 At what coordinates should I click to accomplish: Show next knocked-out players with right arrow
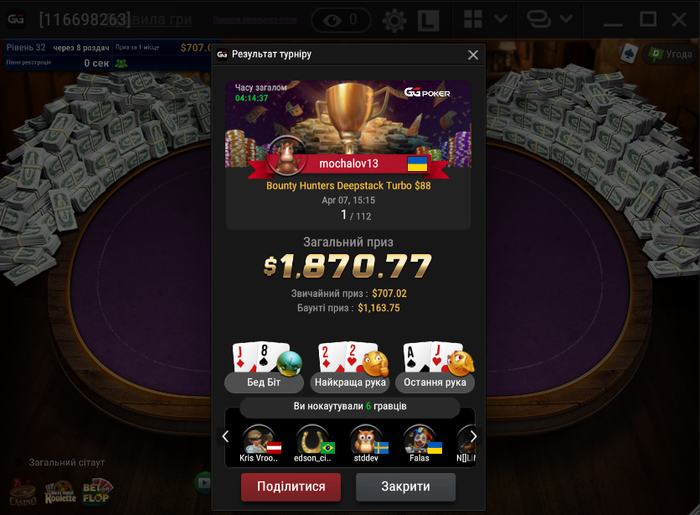(473, 436)
